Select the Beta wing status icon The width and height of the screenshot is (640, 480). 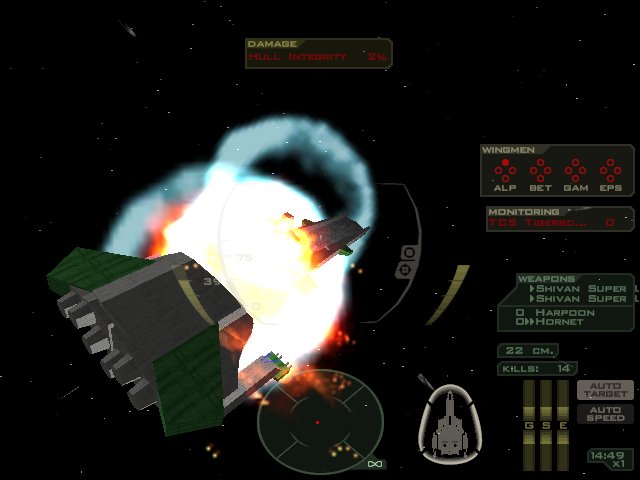(x=540, y=172)
